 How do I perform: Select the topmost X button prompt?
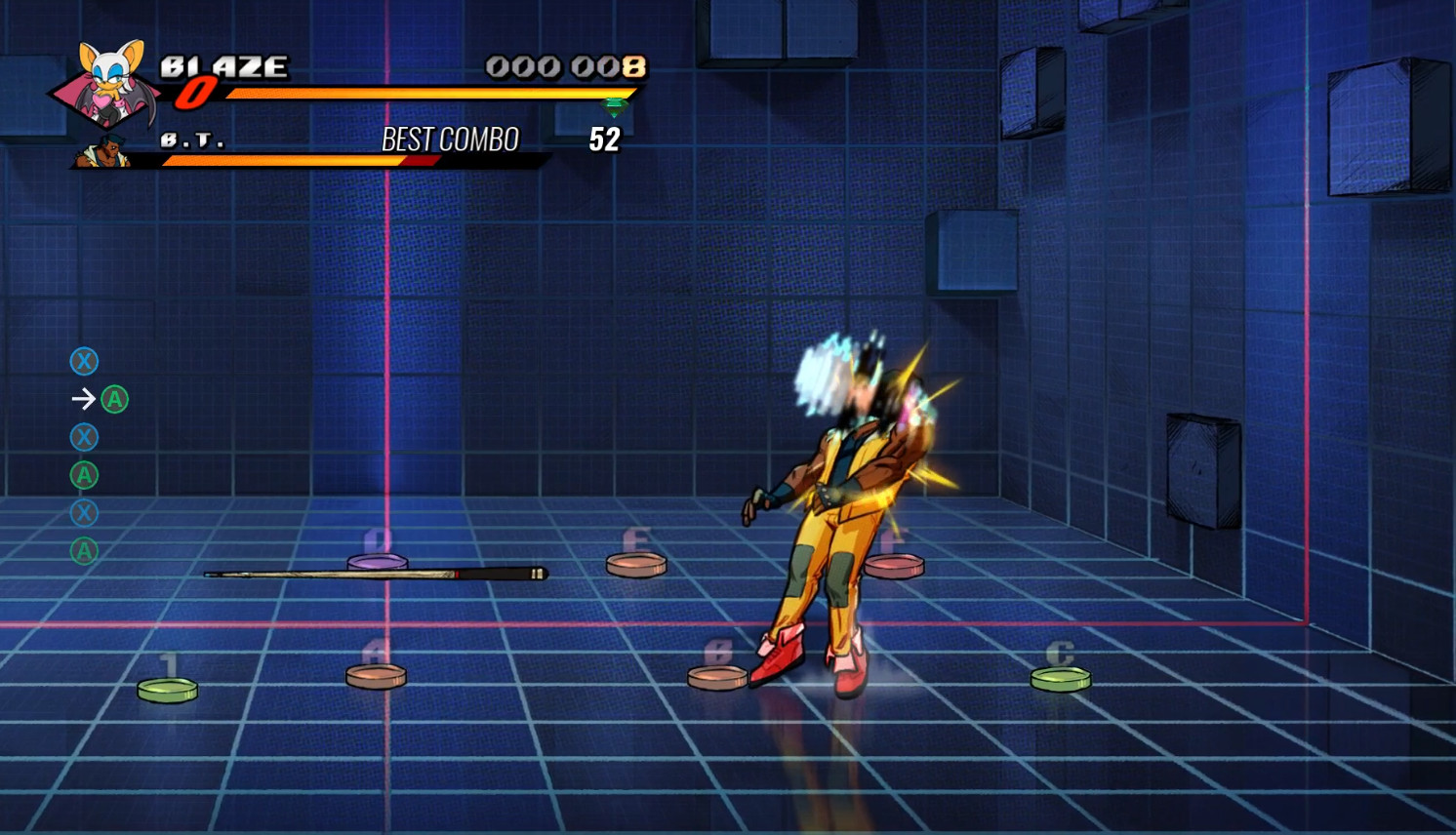(84, 362)
